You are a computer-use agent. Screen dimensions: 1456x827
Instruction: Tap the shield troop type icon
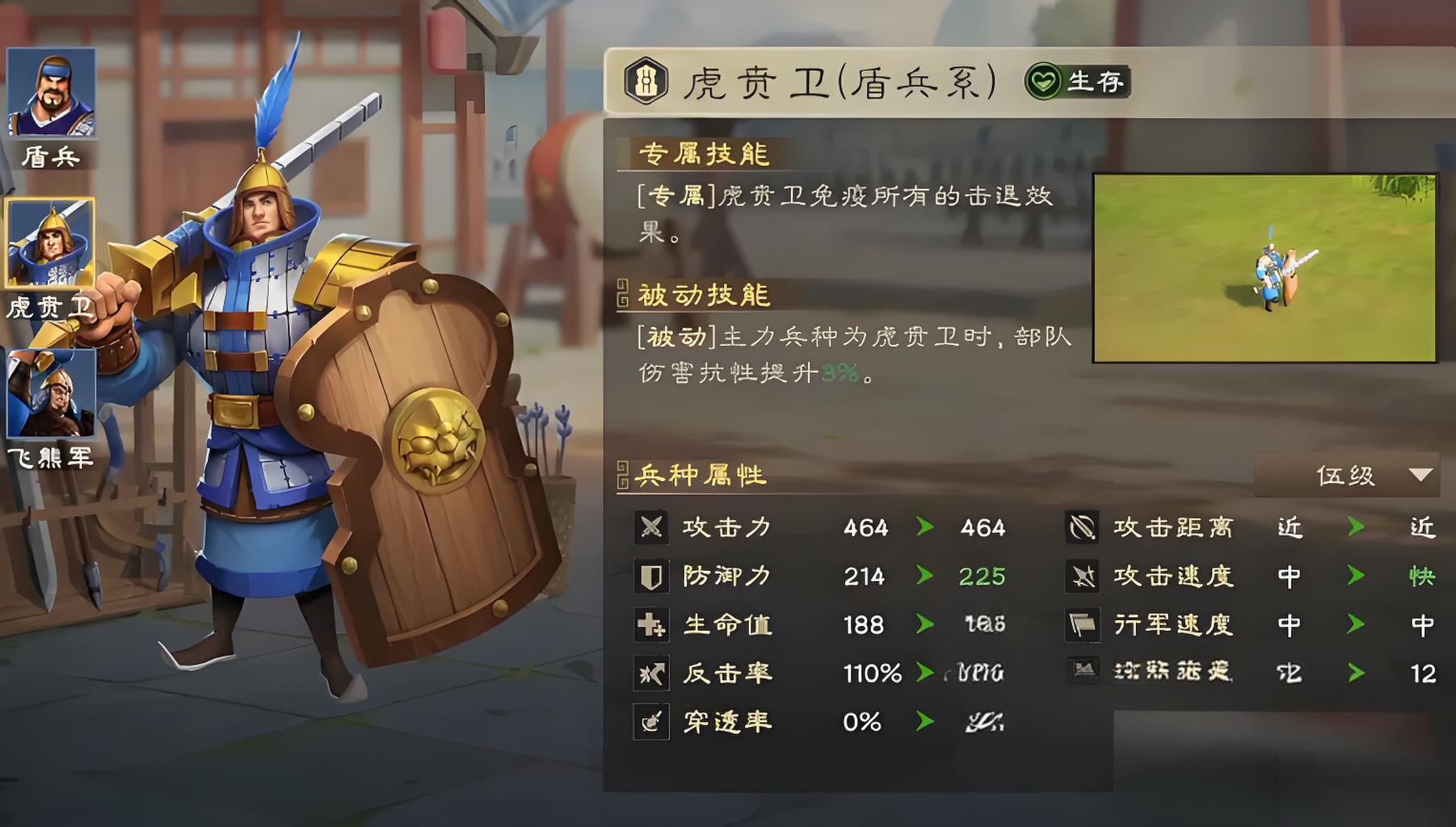[x=646, y=82]
